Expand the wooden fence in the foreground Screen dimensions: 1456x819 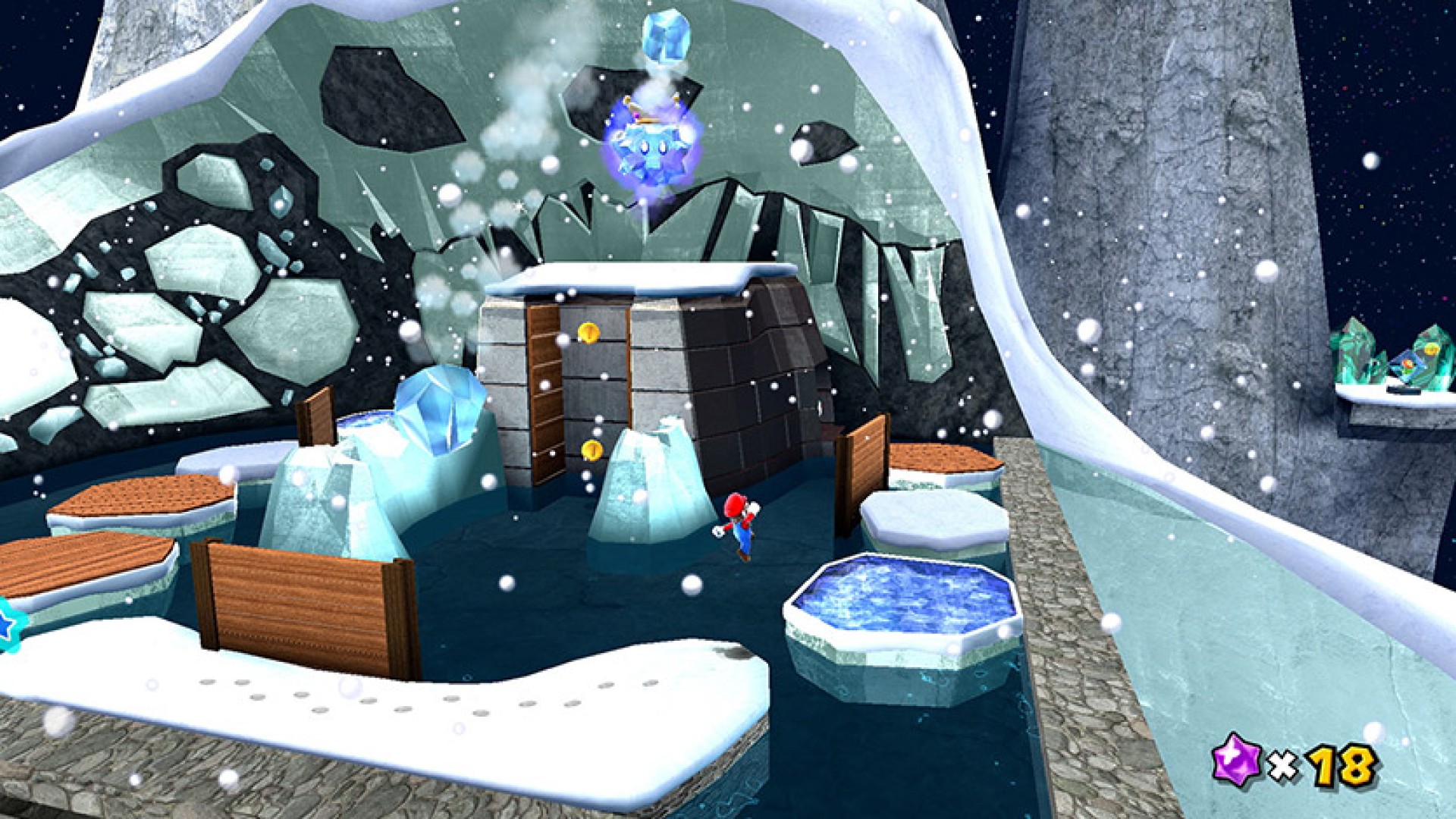(x=300, y=599)
